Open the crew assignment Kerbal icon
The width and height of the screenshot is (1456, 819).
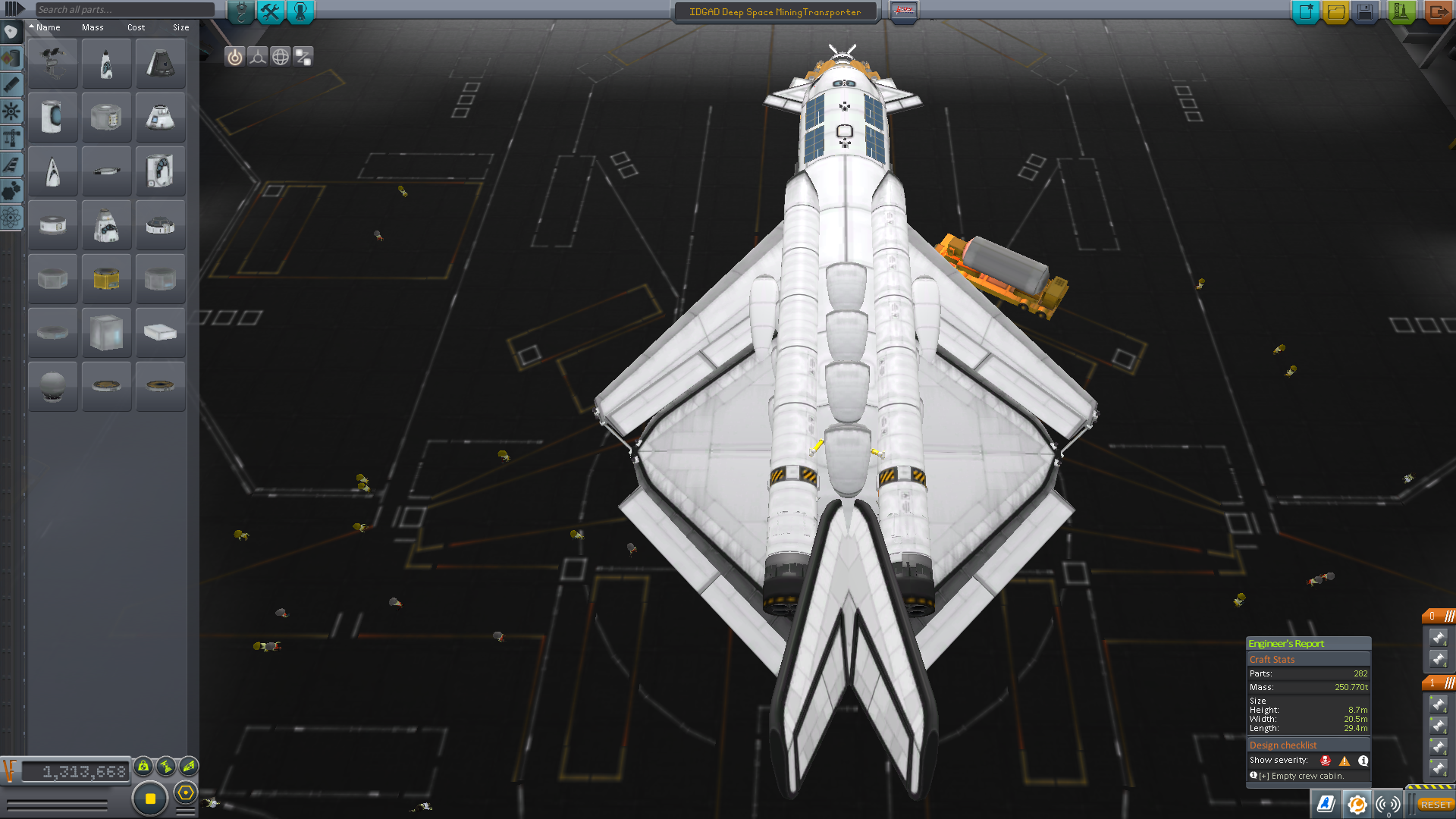pyautogui.click(x=300, y=11)
